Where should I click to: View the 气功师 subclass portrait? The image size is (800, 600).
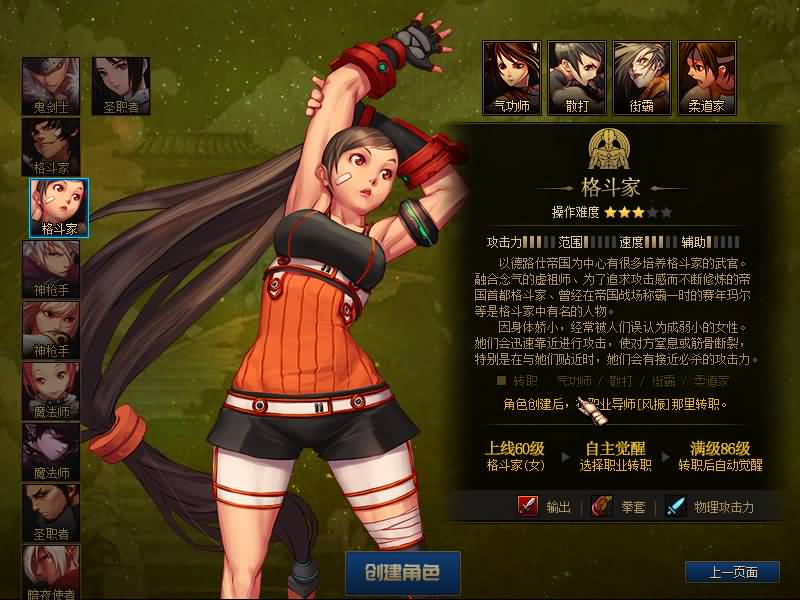(511, 76)
